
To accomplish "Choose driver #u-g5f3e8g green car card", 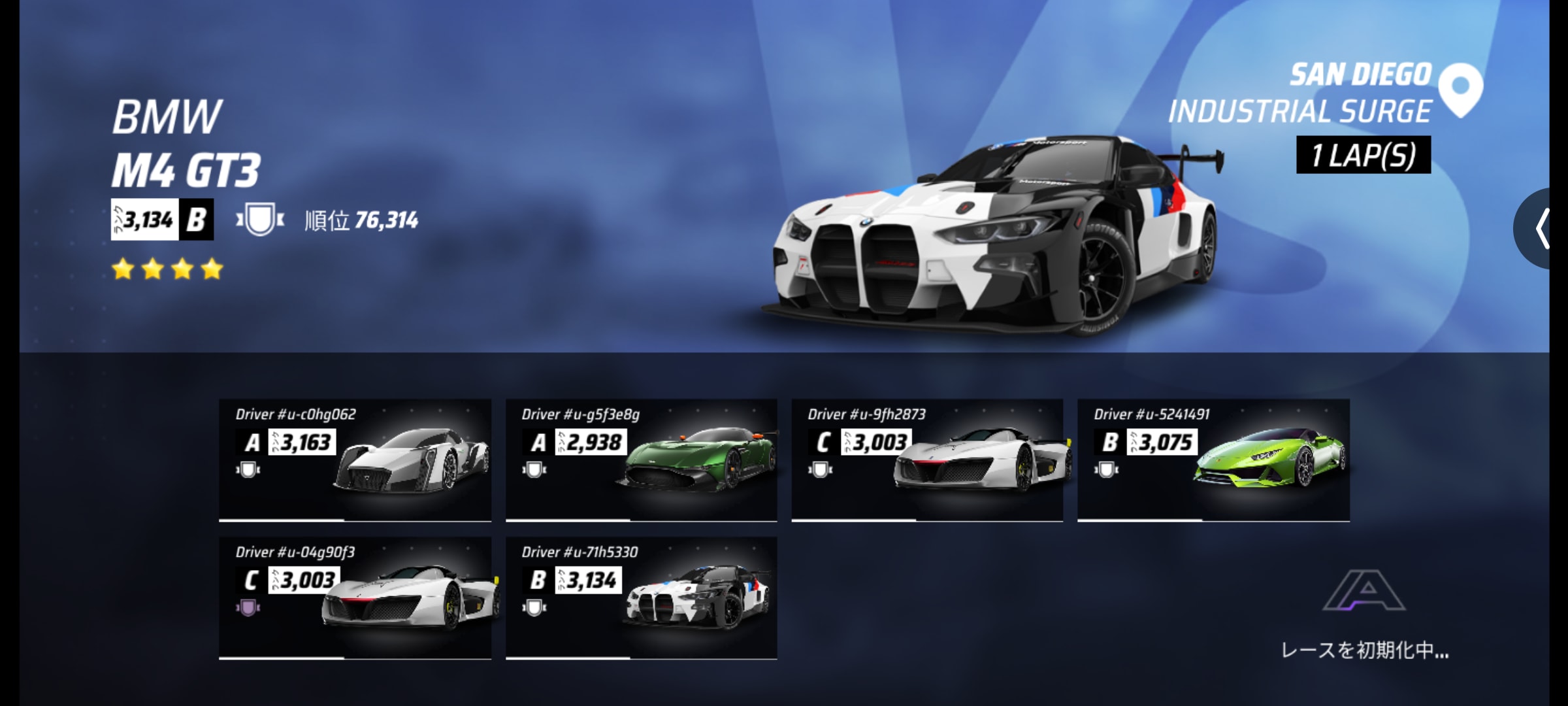I will coord(641,460).
